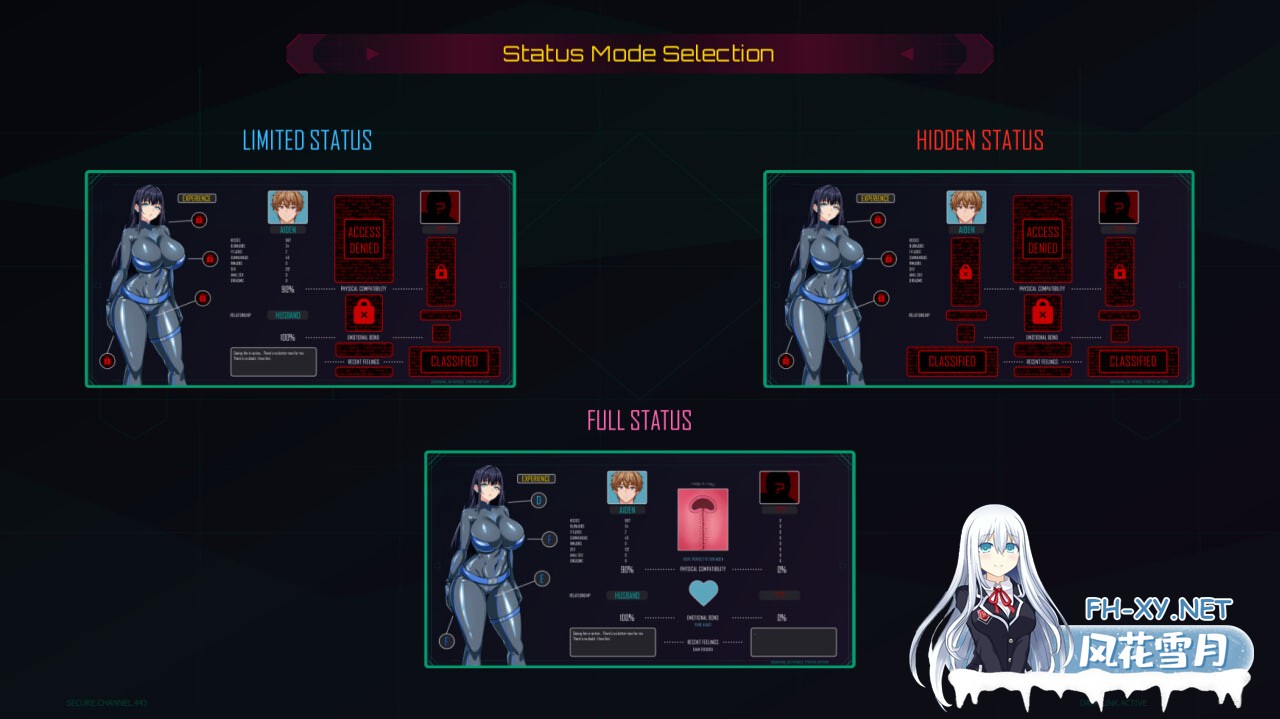Click the left arrow on the title banner
1280x719 pixels.
coord(372,54)
